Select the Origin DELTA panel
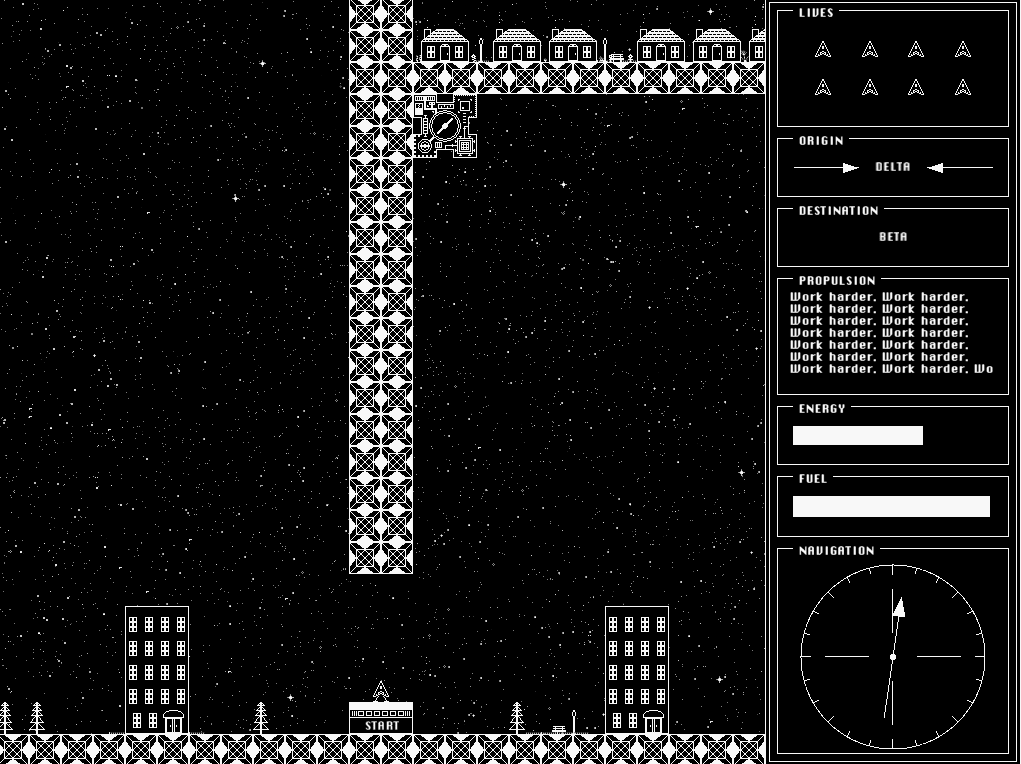 [893, 168]
